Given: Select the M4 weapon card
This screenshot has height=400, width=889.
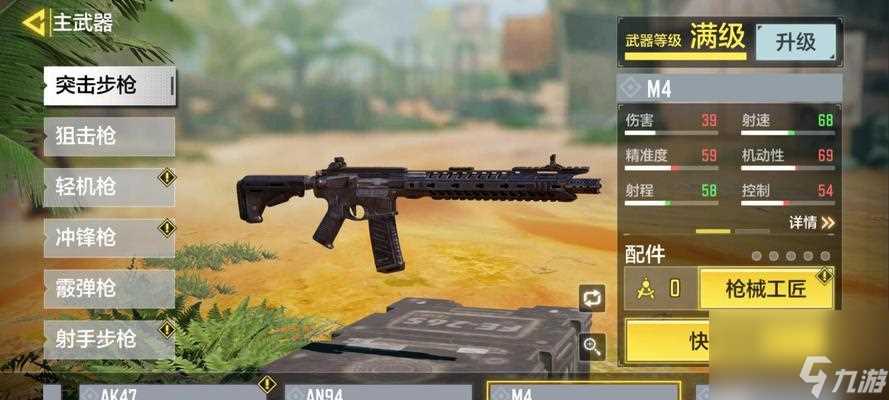Looking at the screenshot, I should (x=583, y=391).
